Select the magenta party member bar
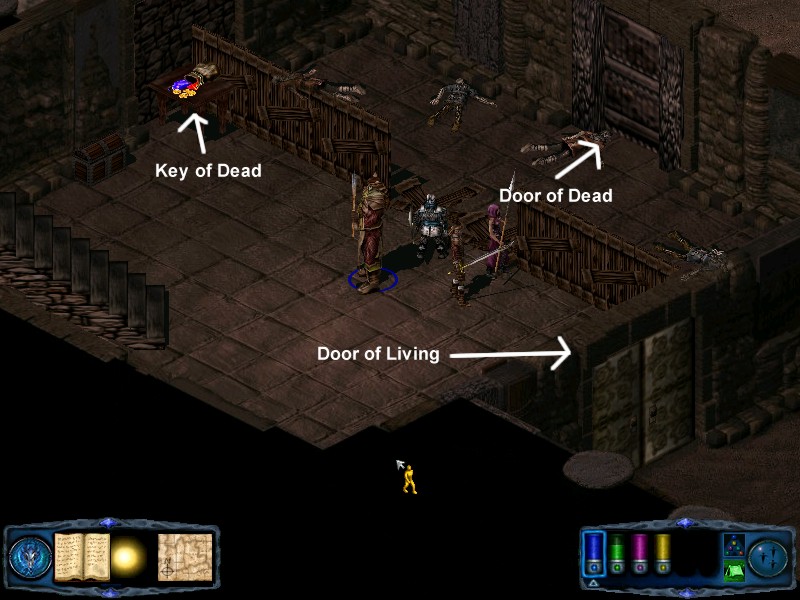800x600 pixels. coord(640,552)
